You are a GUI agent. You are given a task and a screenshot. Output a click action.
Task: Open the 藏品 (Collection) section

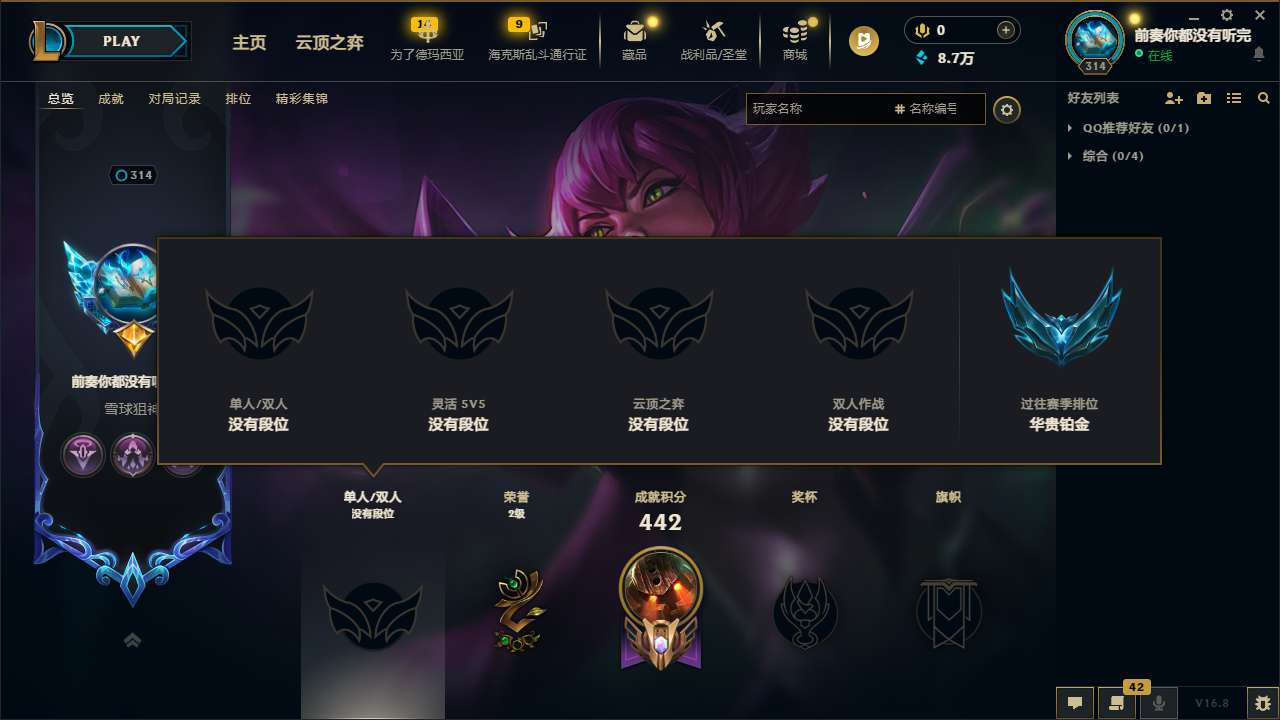[633, 40]
